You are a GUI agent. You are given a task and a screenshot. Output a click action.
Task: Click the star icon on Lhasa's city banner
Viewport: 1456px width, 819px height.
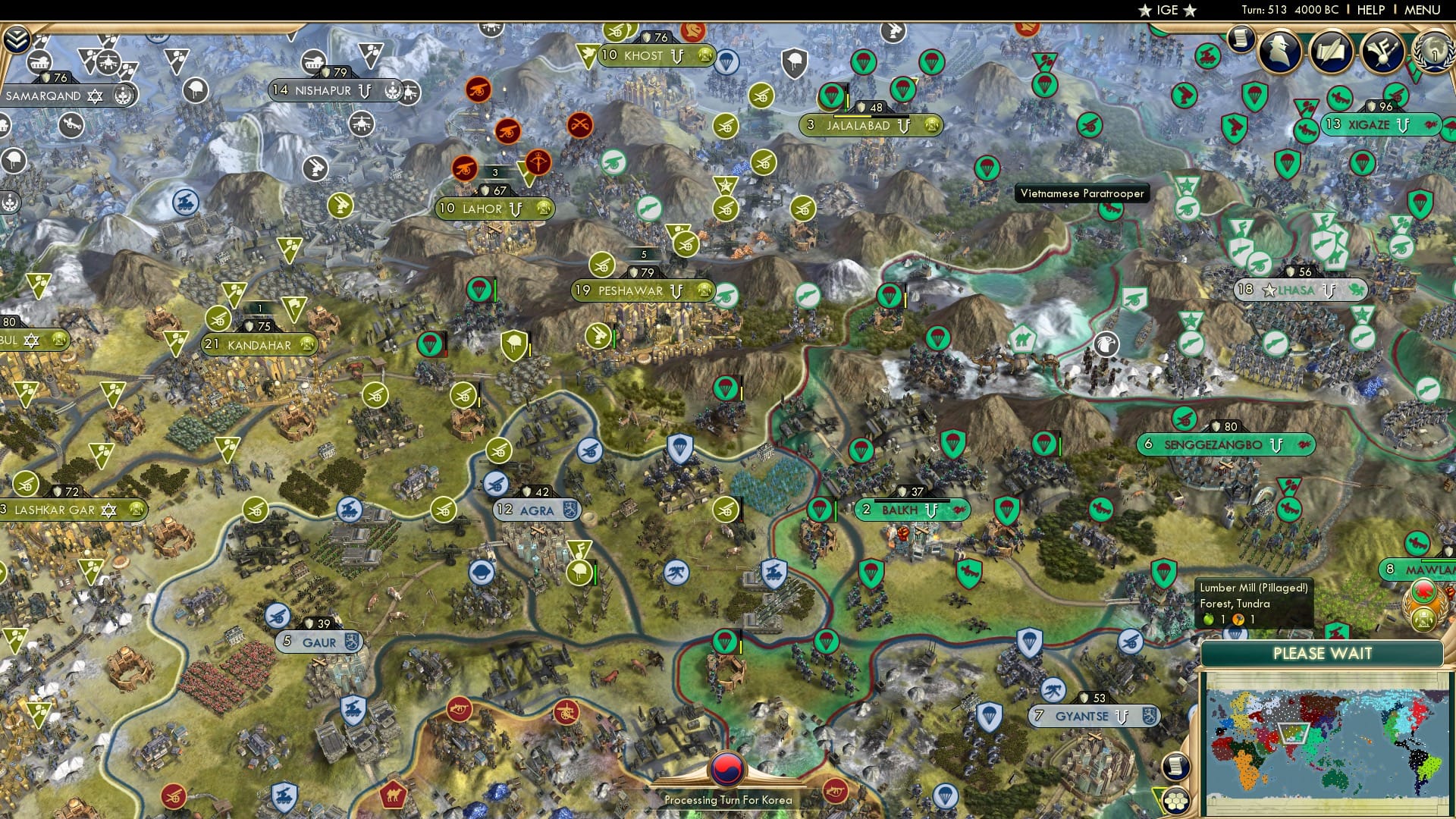pyautogui.click(x=1271, y=289)
